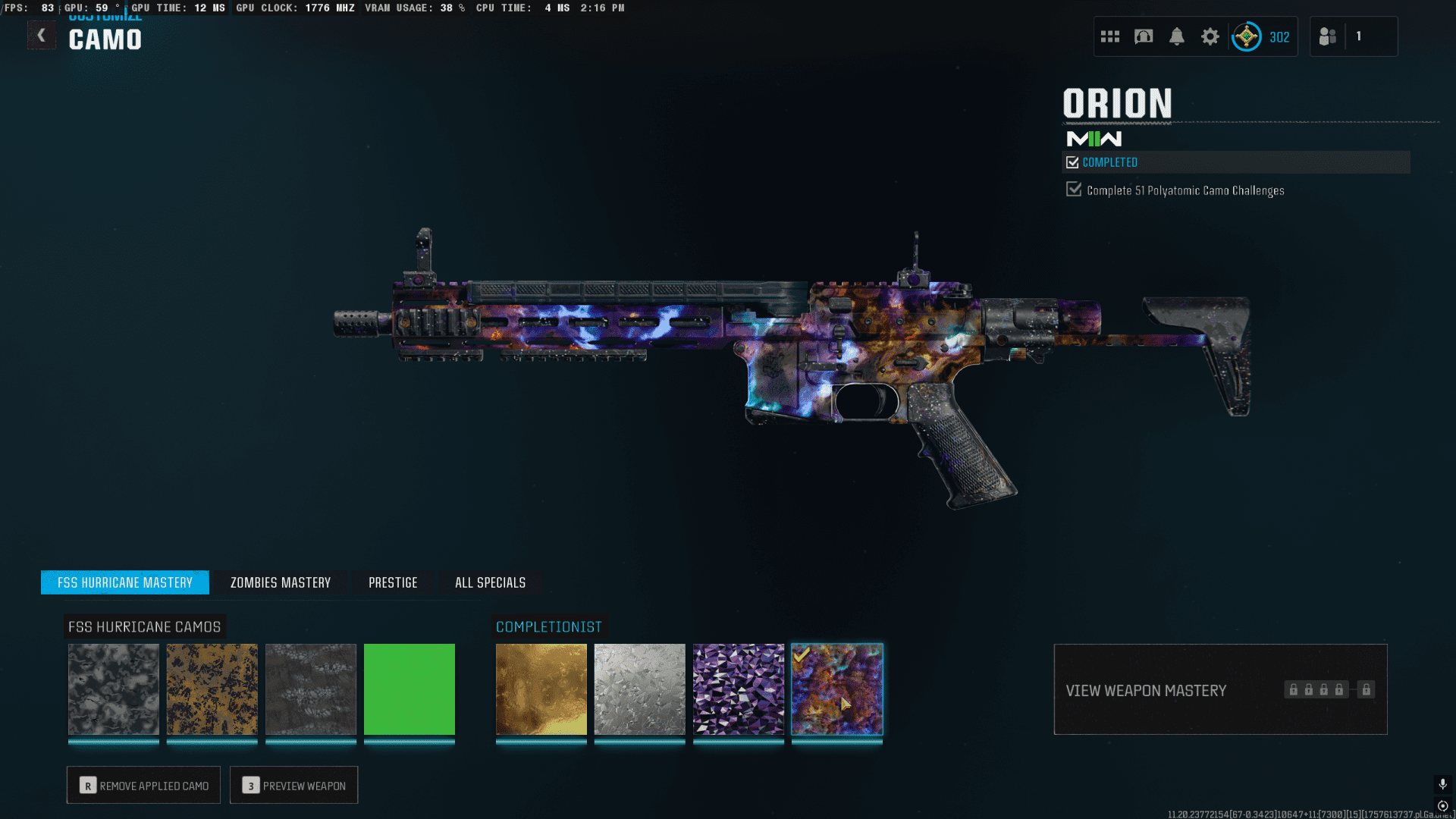
Task: Apply the gold and black splatter camo
Action: (212, 689)
